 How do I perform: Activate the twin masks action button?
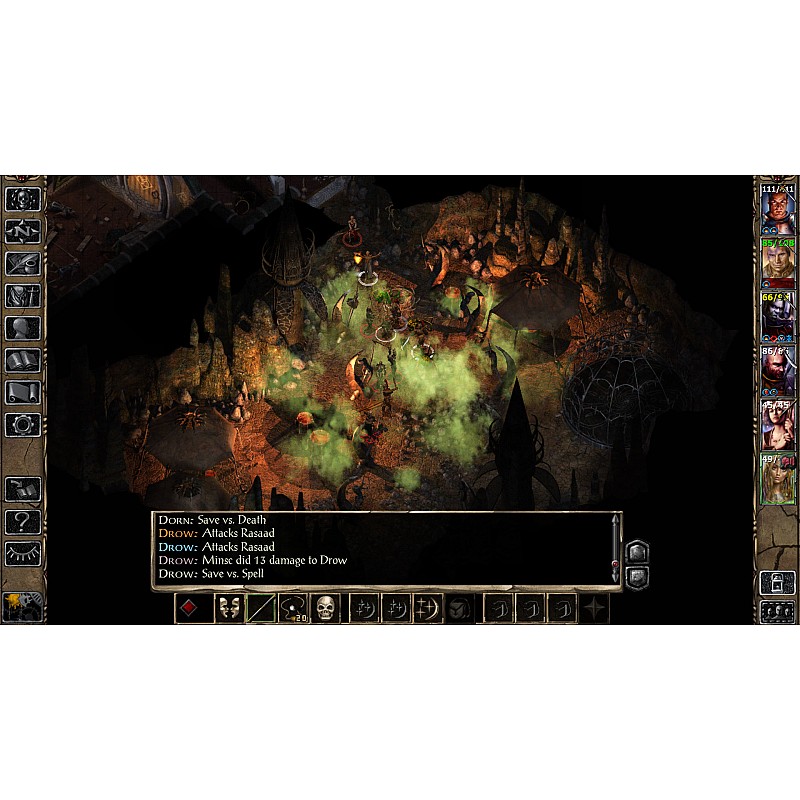pyautogui.click(x=230, y=608)
